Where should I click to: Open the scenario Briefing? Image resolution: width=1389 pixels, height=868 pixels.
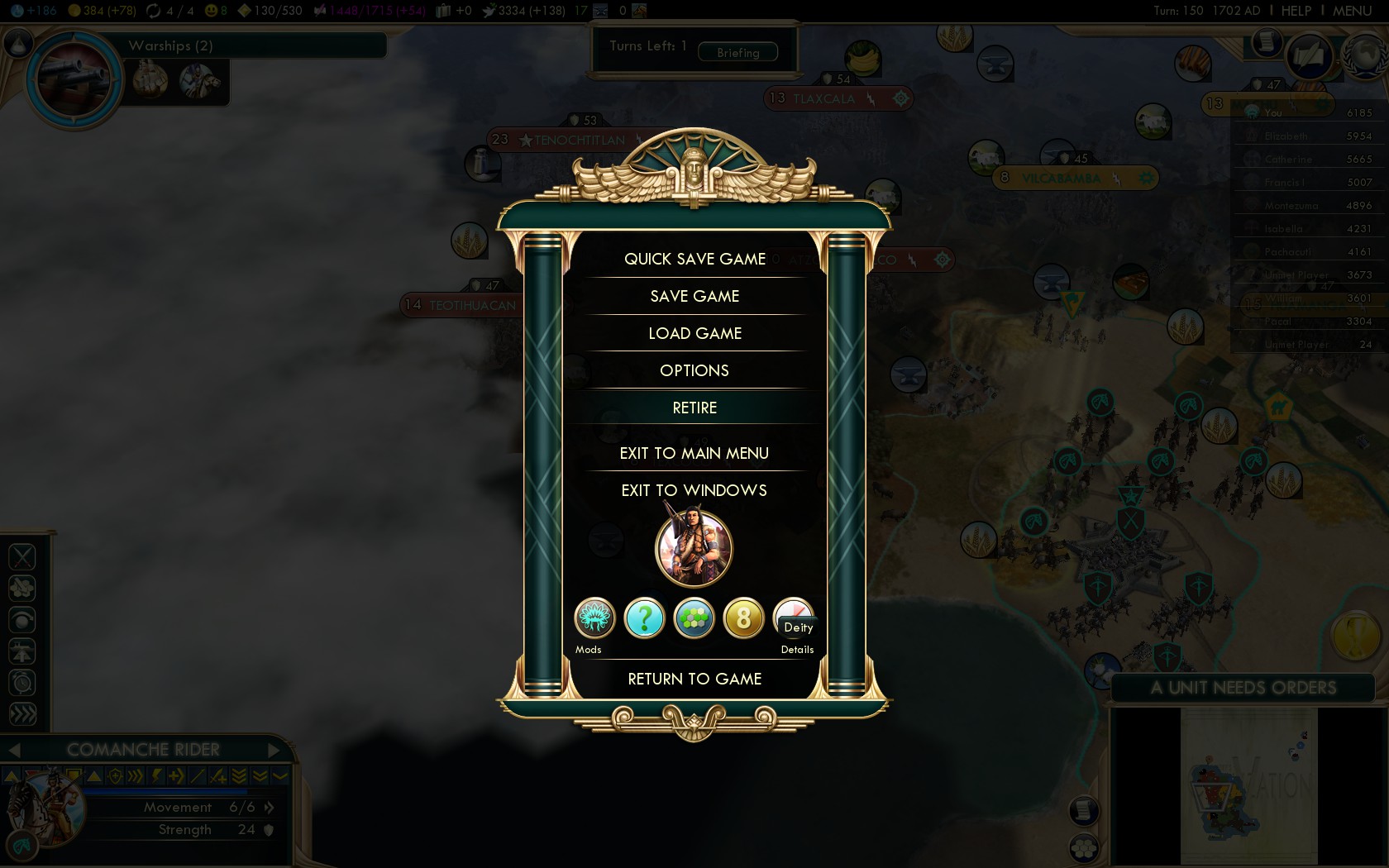[x=737, y=53]
